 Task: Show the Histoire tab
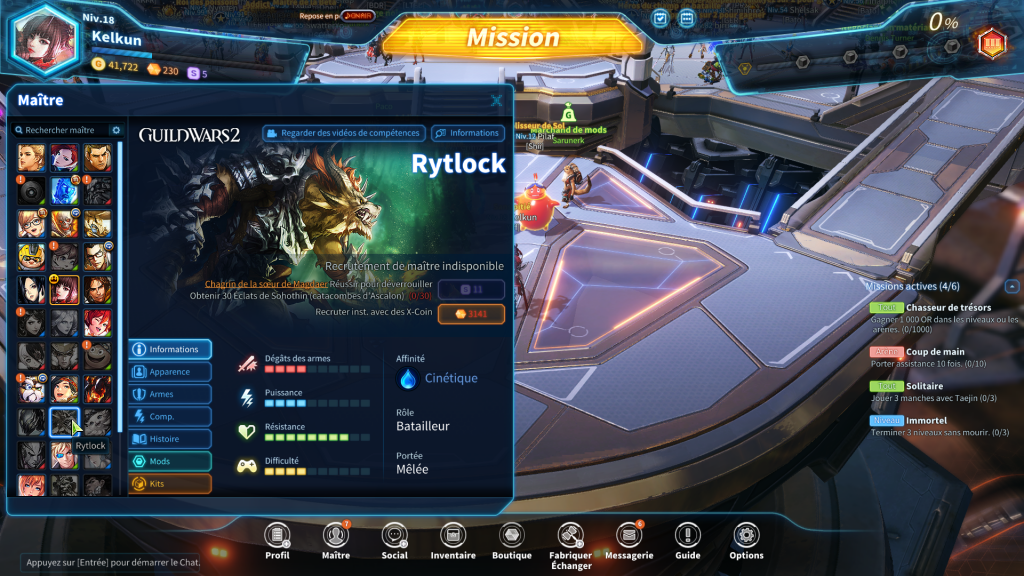click(170, 439)
